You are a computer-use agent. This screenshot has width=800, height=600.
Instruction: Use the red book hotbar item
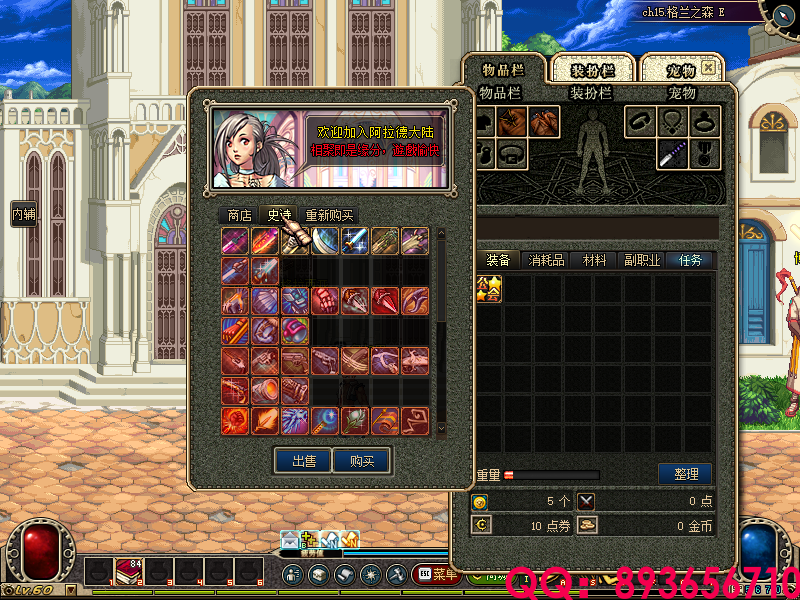pos(130,572)
